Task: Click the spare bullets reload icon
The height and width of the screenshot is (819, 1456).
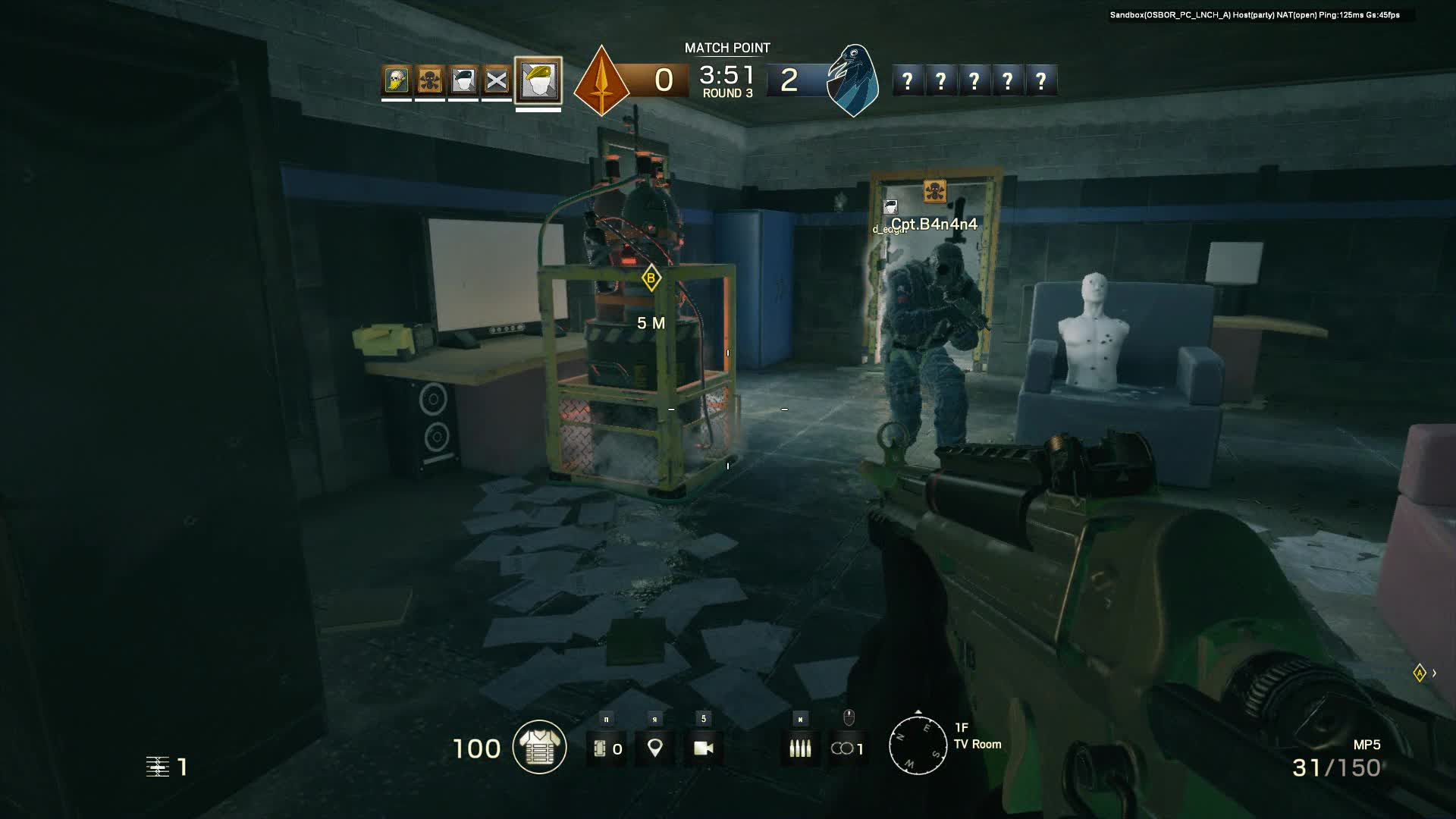Action: (x=800, y=748)
